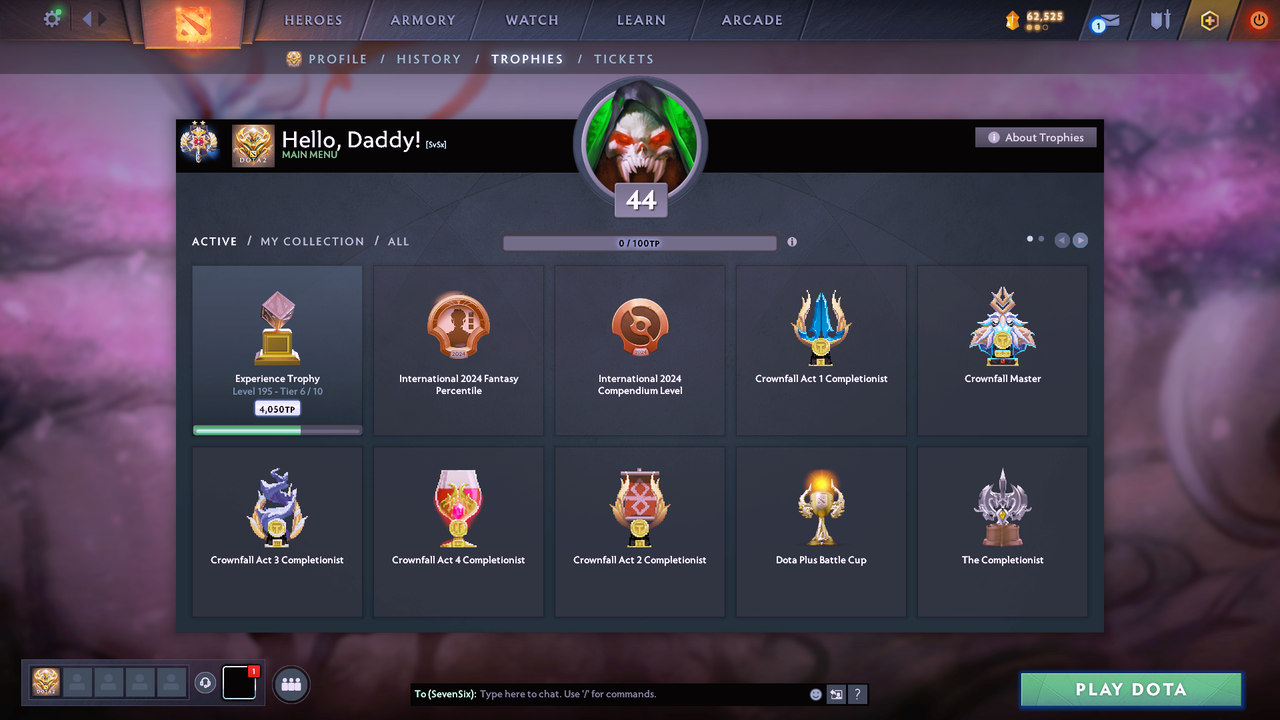Select the ACTIVE trophies filter
Viewport: 1280px width, 720px height.
coord(214,241)
